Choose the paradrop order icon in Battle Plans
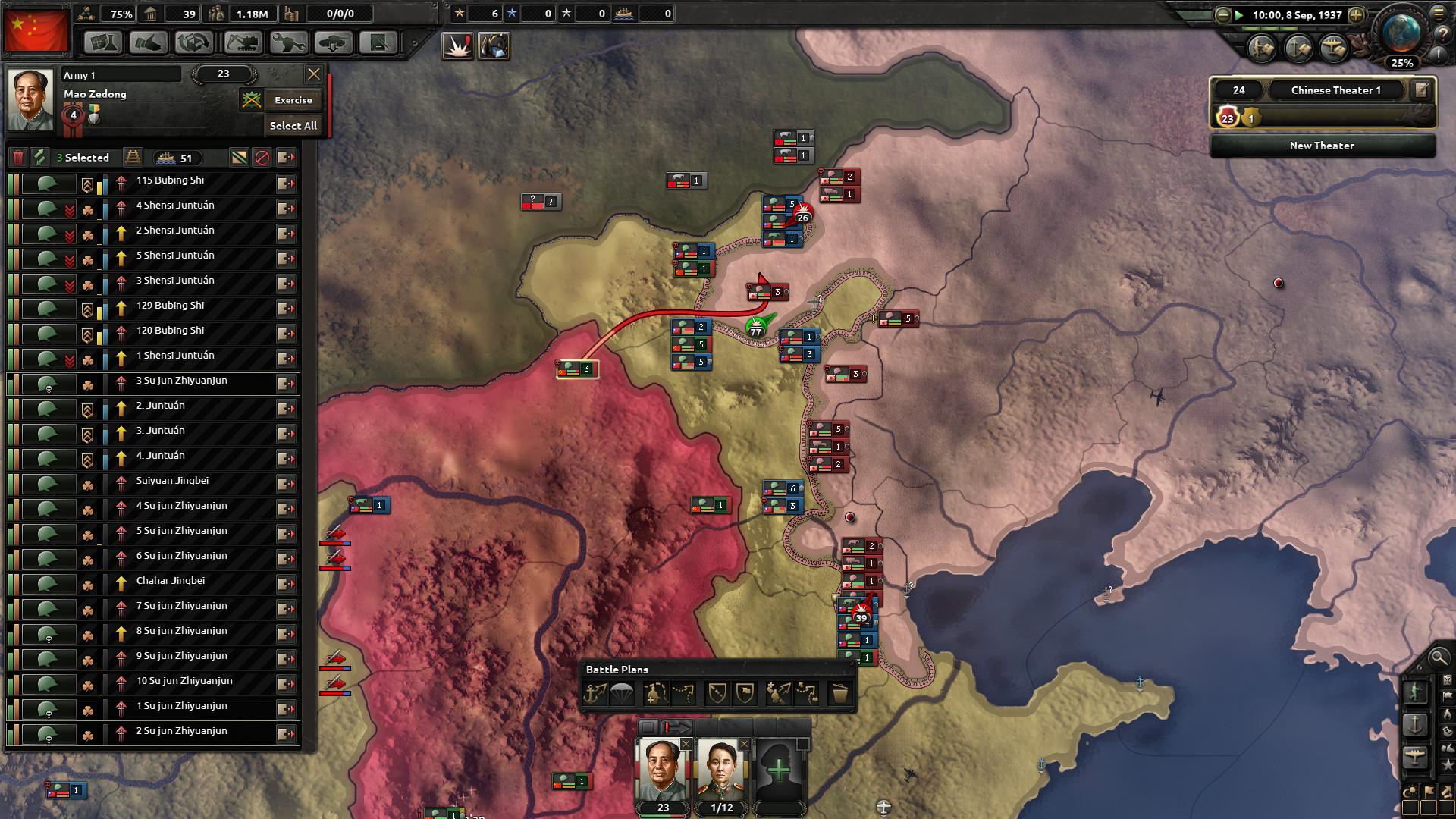The image size is (1456, 819). click(622, 693)
